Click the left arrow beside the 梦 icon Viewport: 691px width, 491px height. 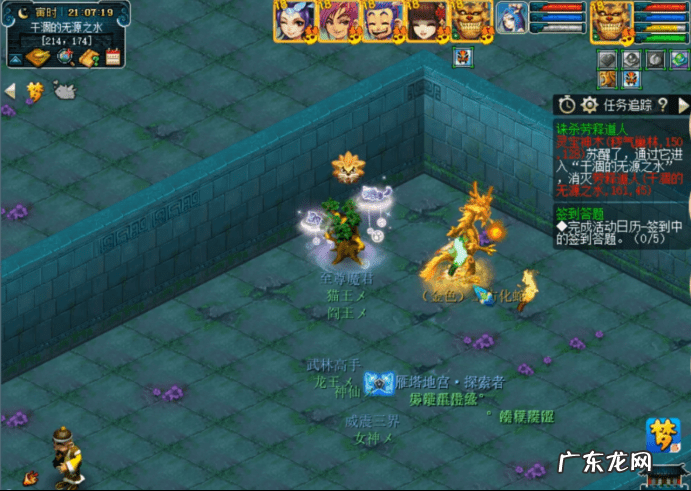pyautogui.click(x=11, y=91)
